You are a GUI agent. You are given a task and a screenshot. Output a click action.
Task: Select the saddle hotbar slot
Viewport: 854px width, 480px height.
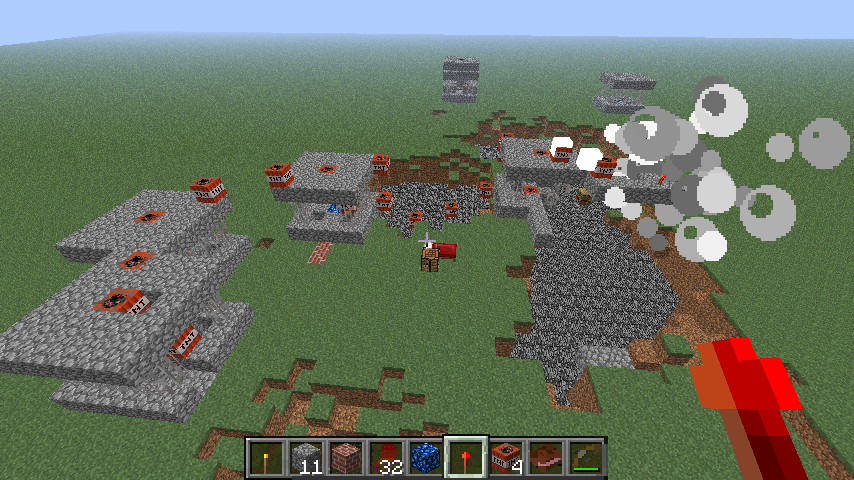(x=546, y=458)
